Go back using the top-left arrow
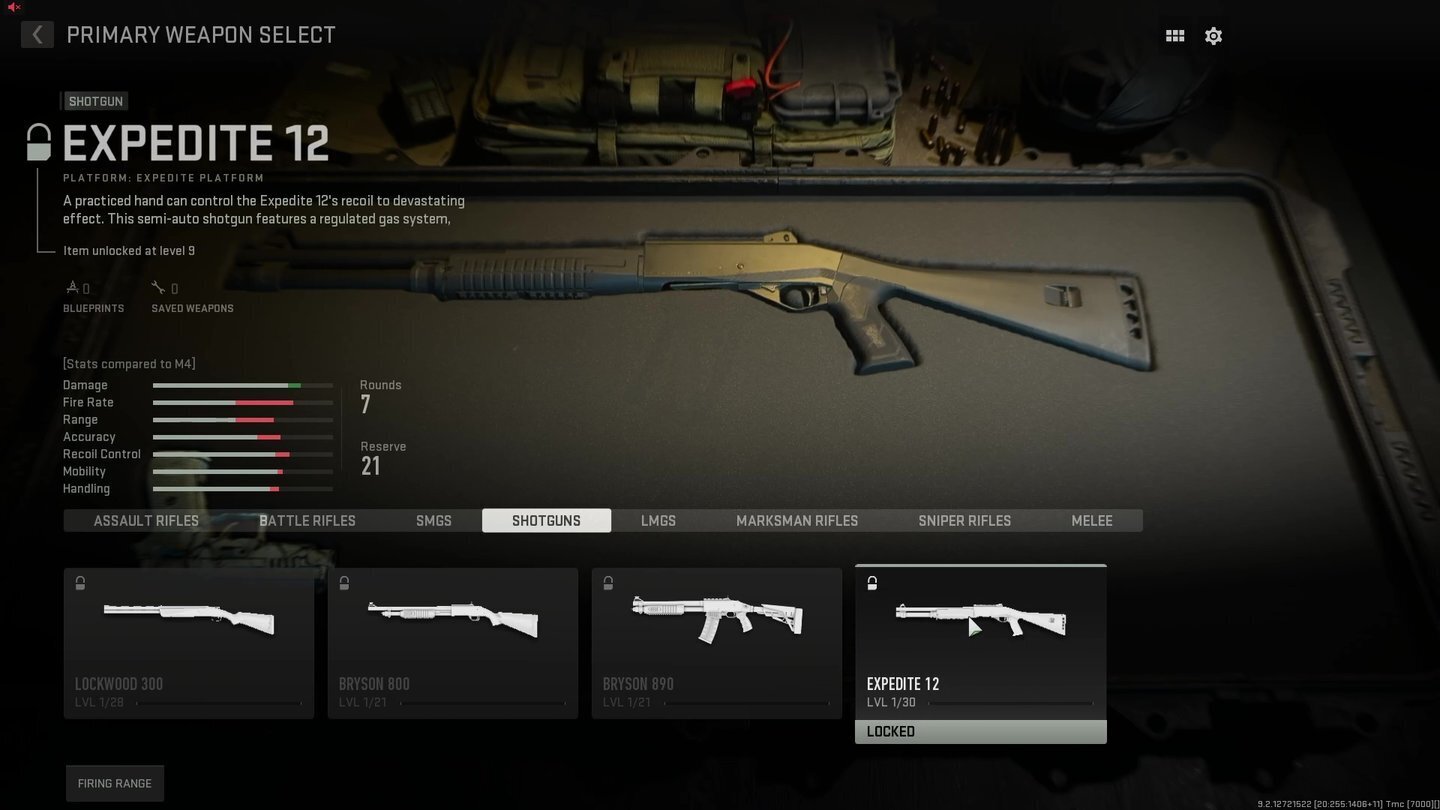1440x810 pixels. point(37,35)
